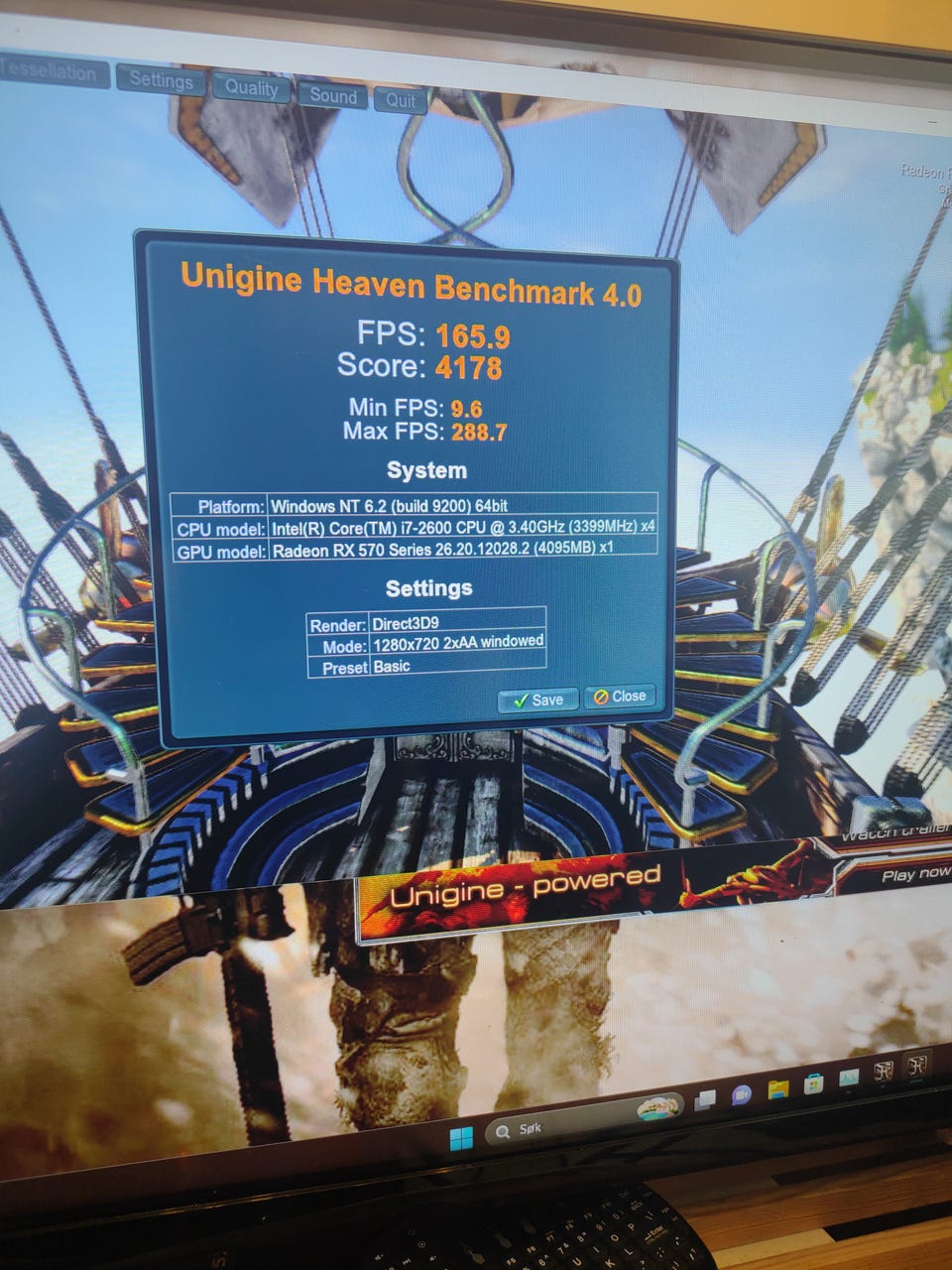Open the Sound options
The height and width of the screenshot is (1270, 952).
tap(333, 96)
